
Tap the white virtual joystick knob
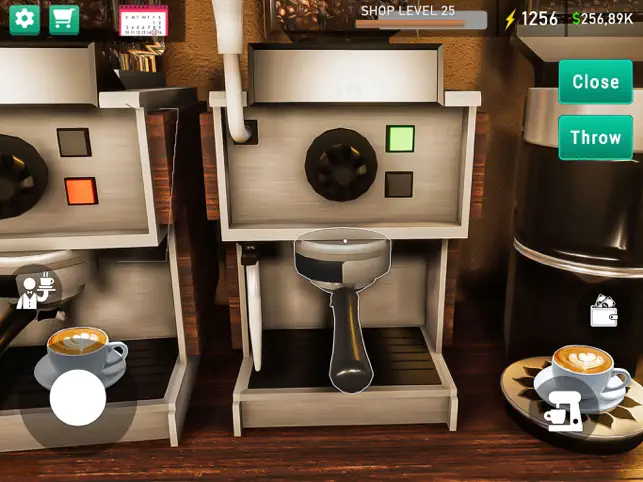click(x=78, y=398)
